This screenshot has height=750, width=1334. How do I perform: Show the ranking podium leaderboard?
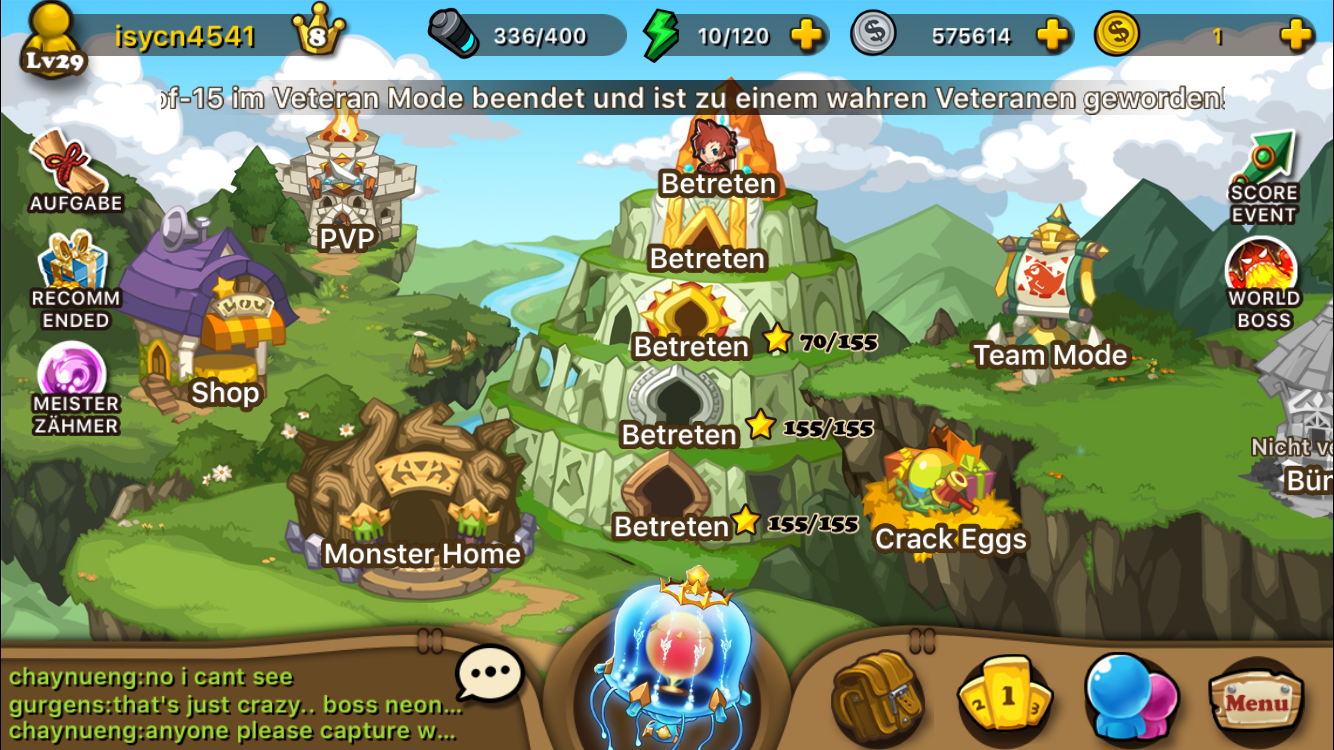1006,697
